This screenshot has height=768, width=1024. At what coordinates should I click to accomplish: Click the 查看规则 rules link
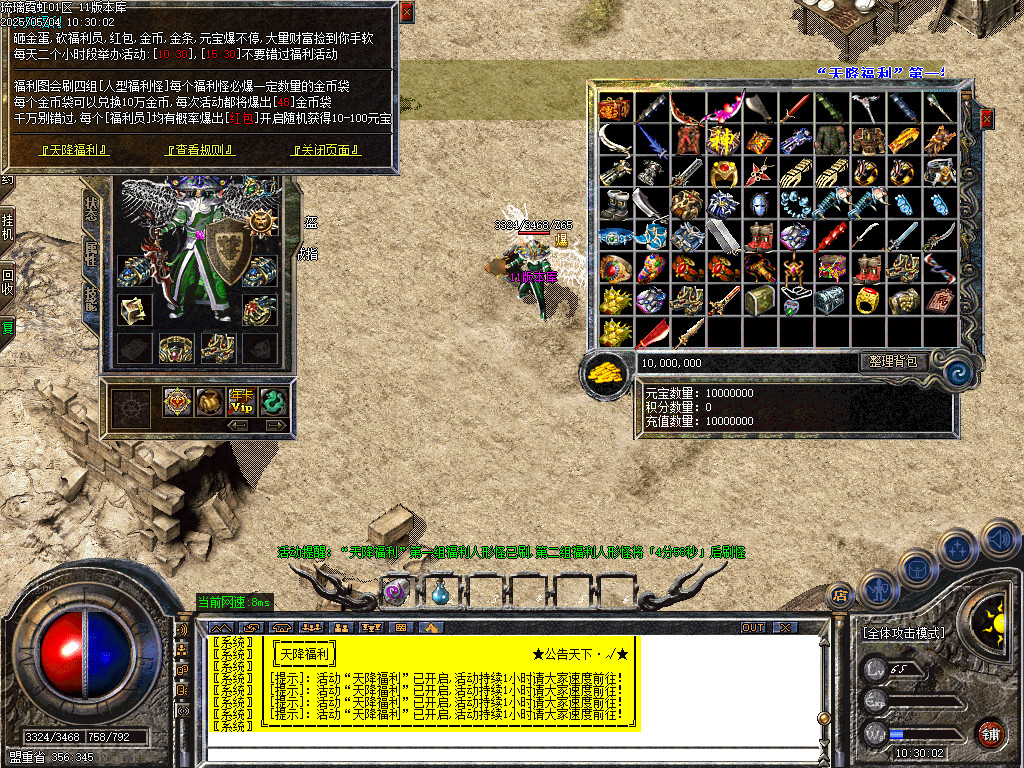pyautogui.click(x=200, y=150)
